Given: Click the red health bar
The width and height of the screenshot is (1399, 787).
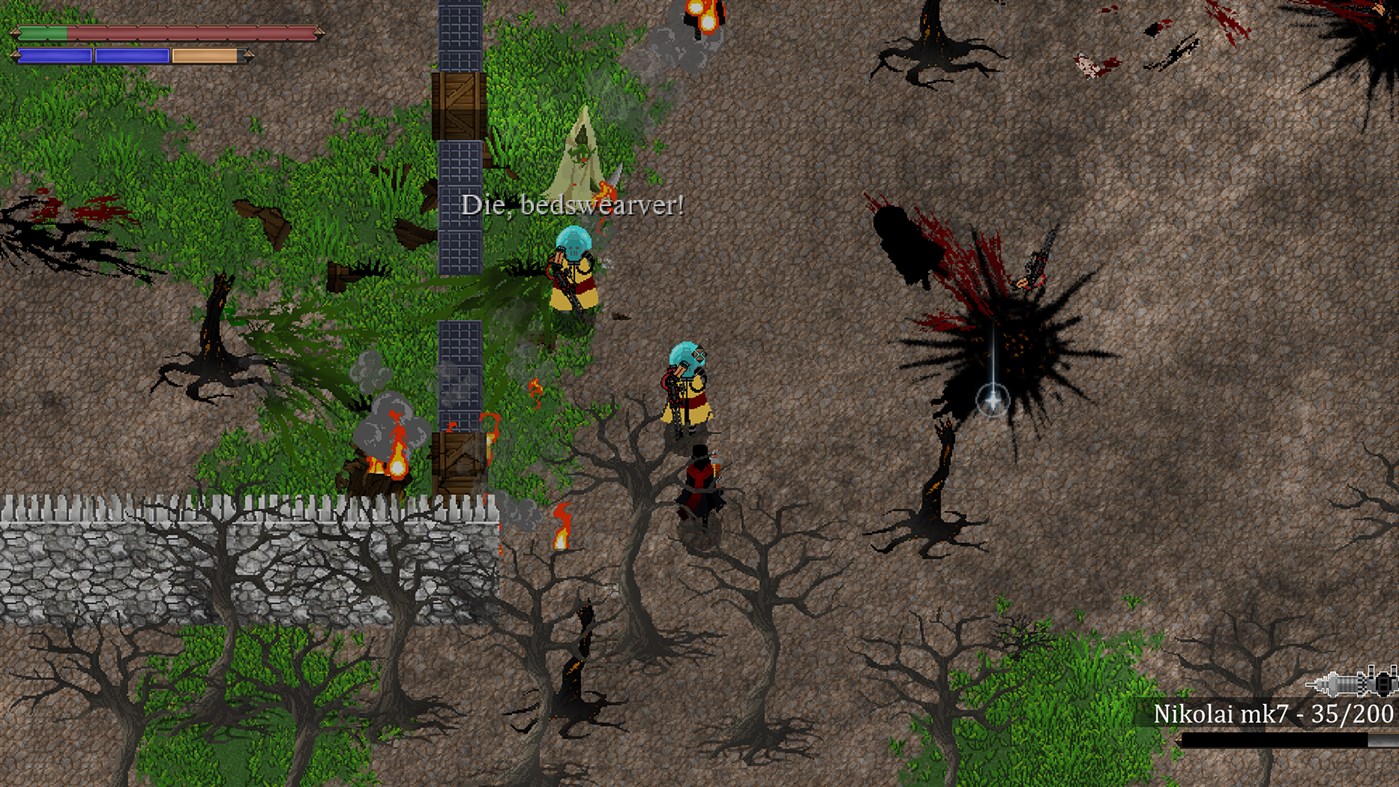Looking at the screenshot, I should click(200, 33).
